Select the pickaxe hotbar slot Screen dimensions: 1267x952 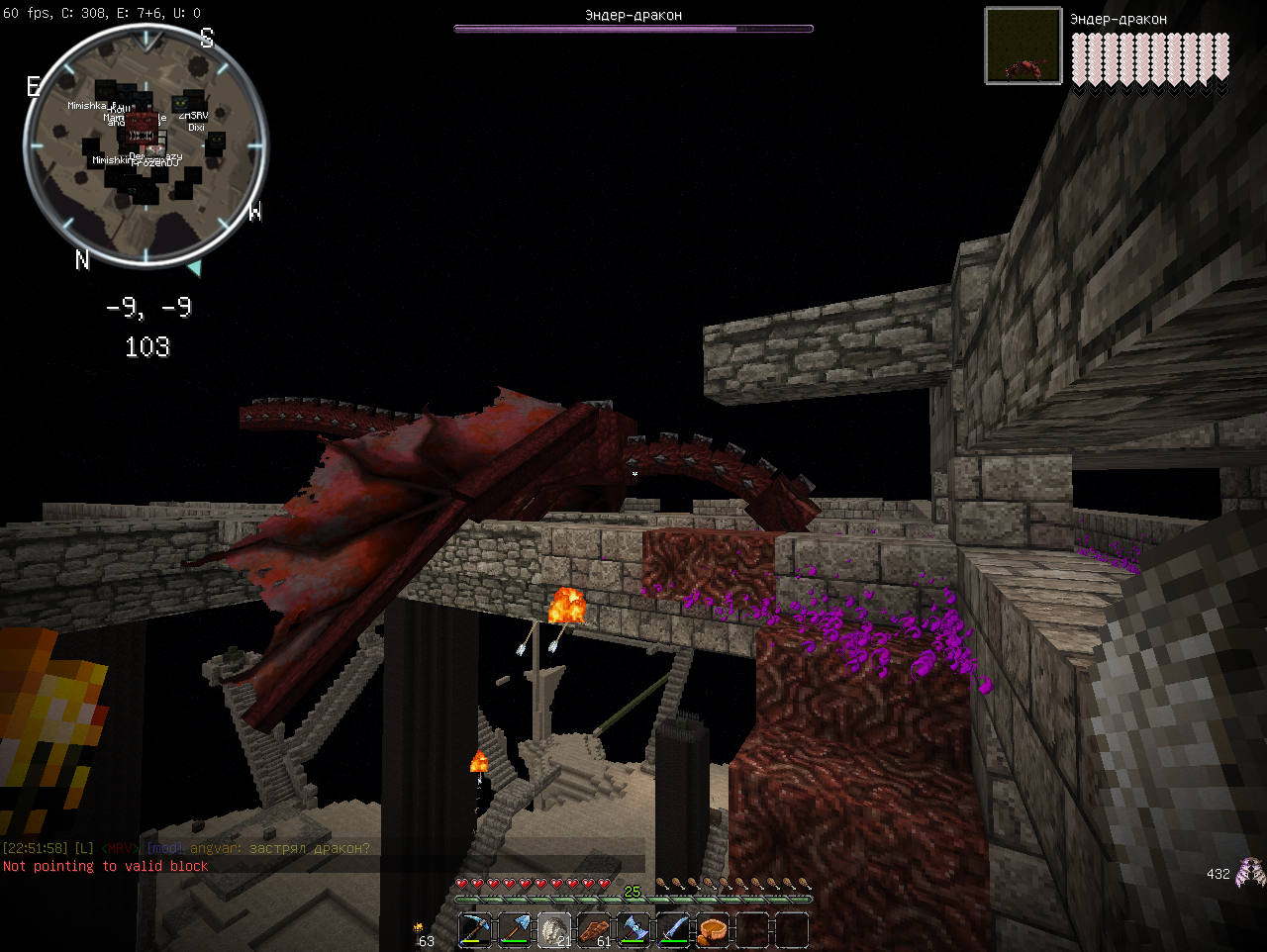475,930
